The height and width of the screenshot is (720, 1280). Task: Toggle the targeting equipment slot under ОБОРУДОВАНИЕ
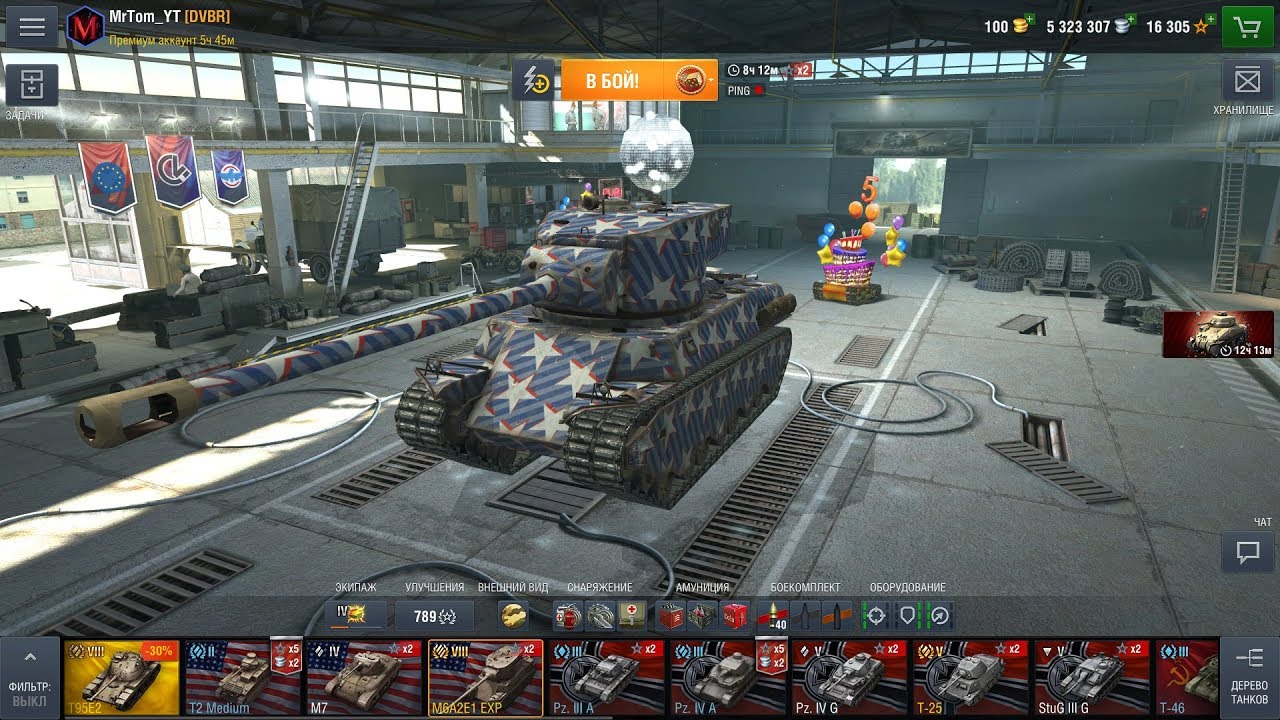click(877, 615)
